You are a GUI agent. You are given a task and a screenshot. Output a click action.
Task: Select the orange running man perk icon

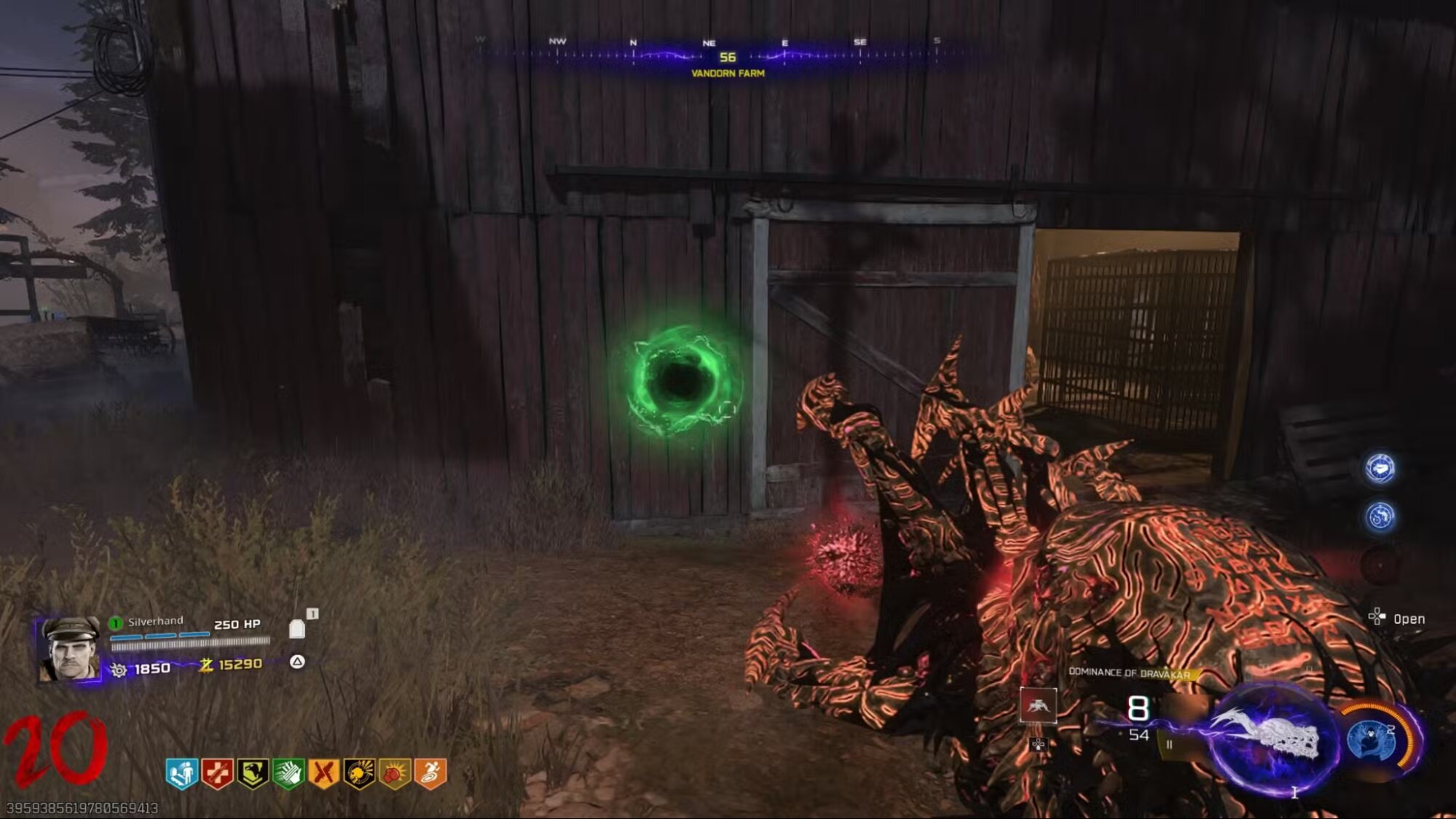pyautogui.click(x=430, y=773)
